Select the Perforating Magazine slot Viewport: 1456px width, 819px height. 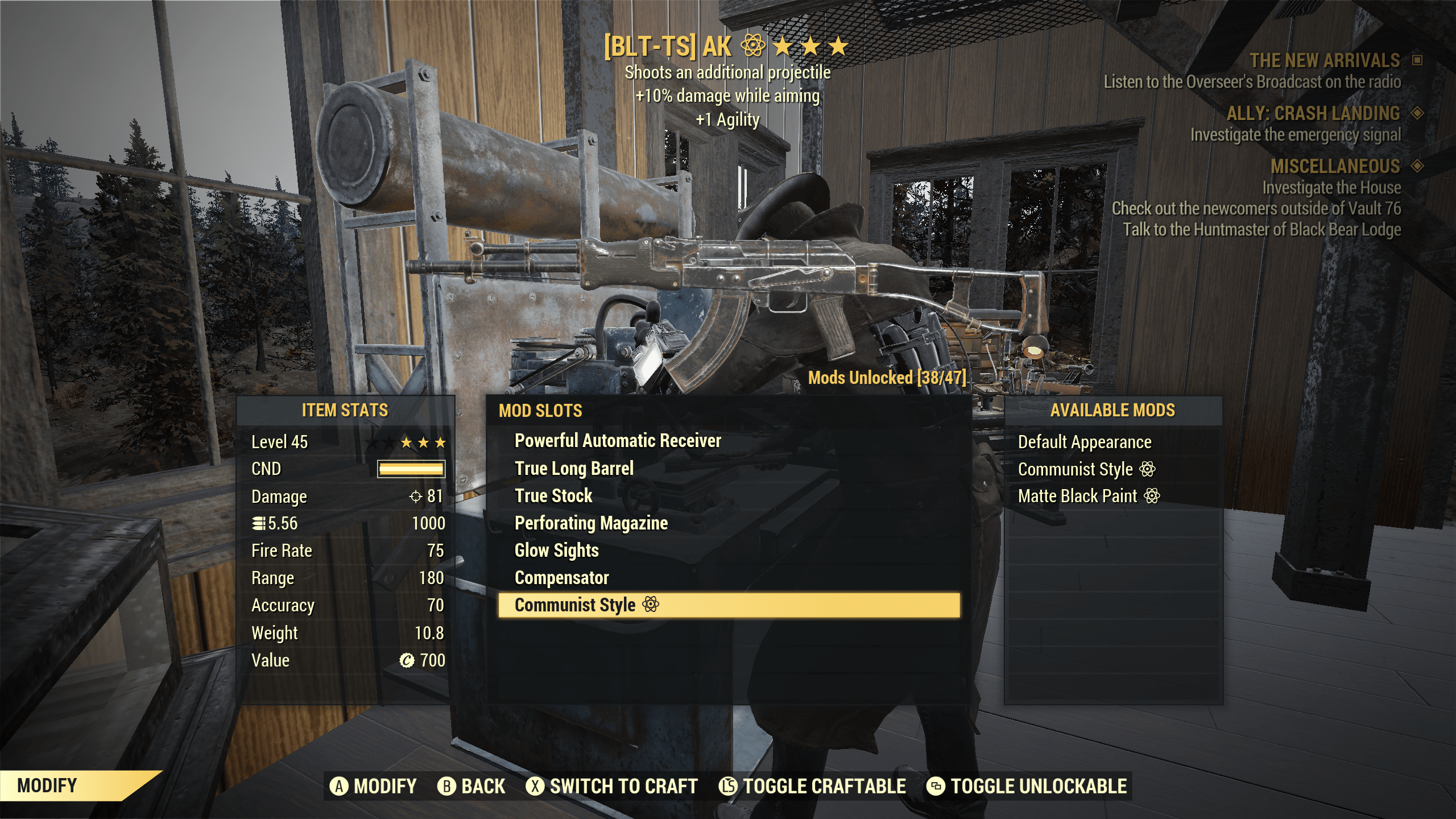(591, 523)
